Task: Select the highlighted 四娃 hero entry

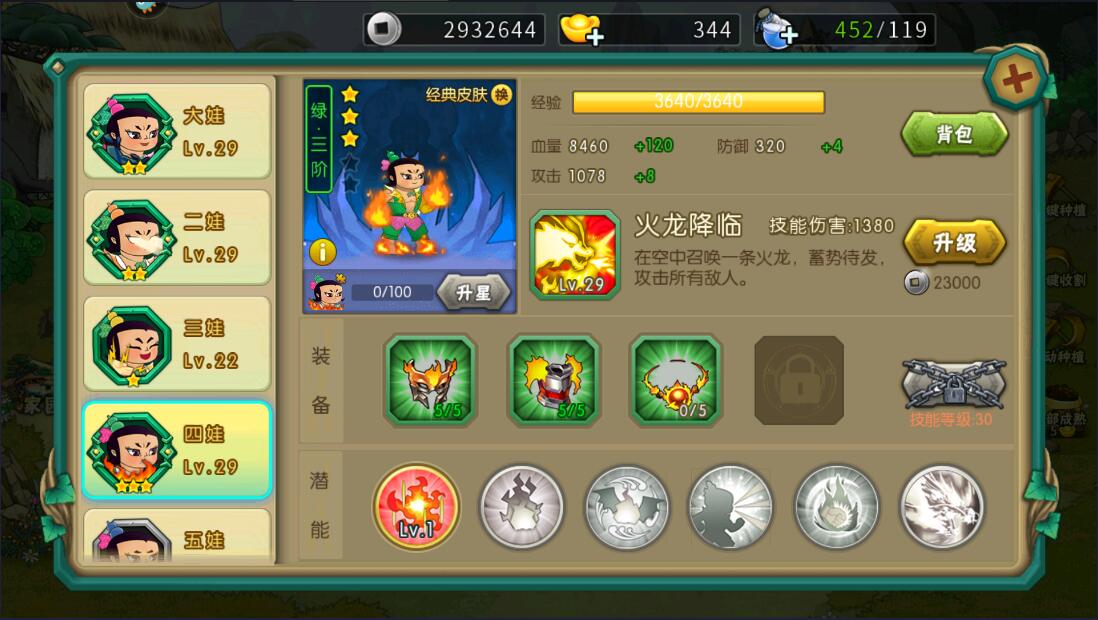Action: coord(177,450)
